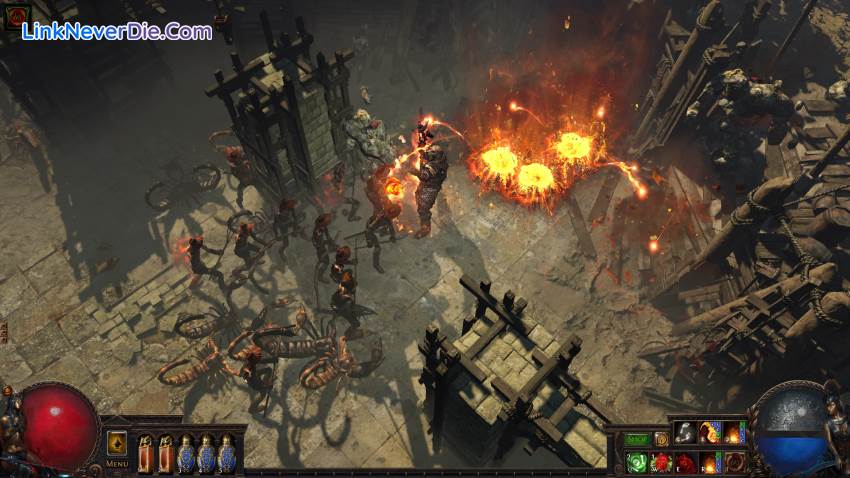This screenshot has width=850, height=478.
Task: Activate the green swirl skill
Action: [x=637, y=462]
